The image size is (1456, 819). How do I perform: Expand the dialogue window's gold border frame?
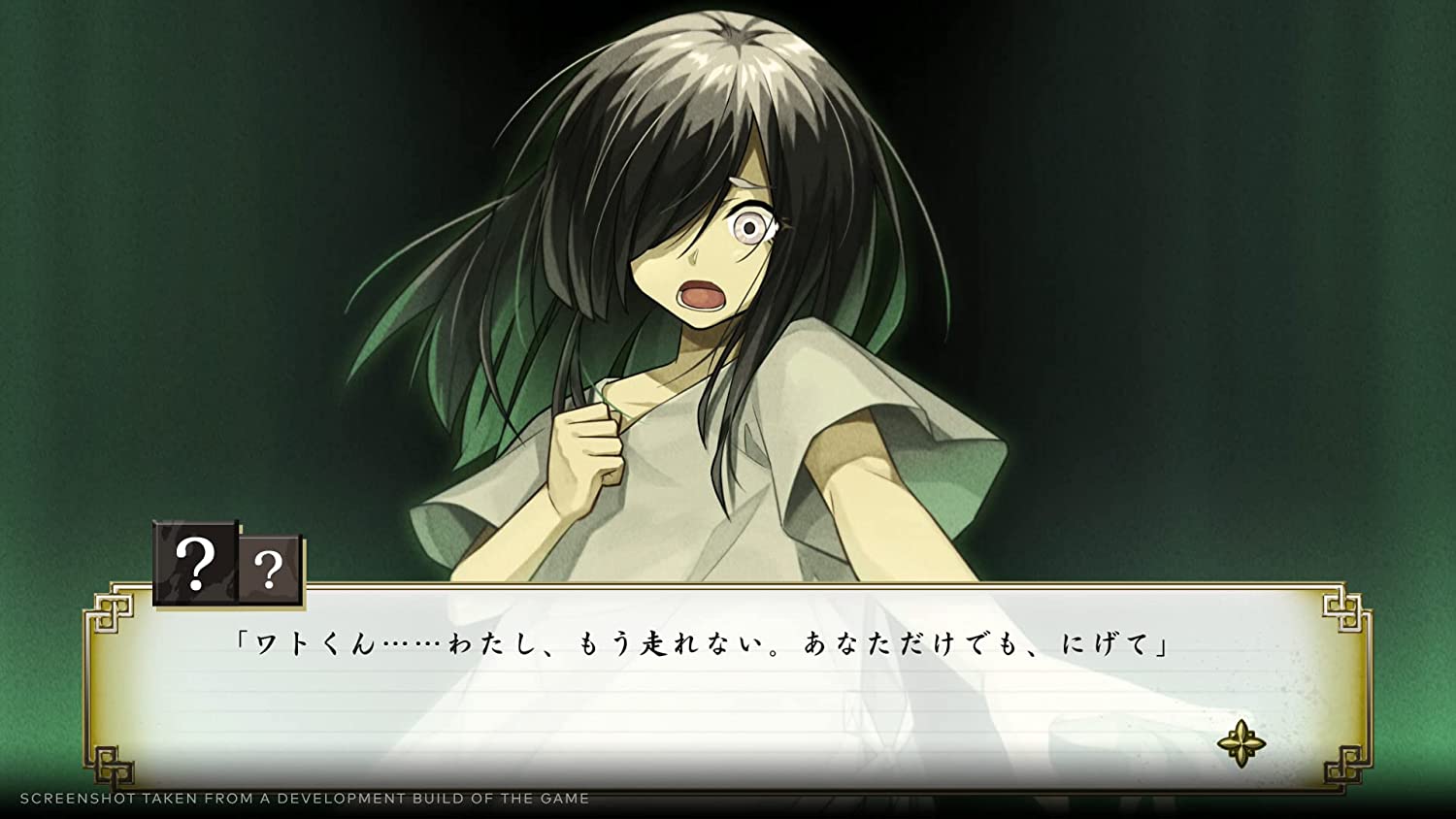click(728, 587)
